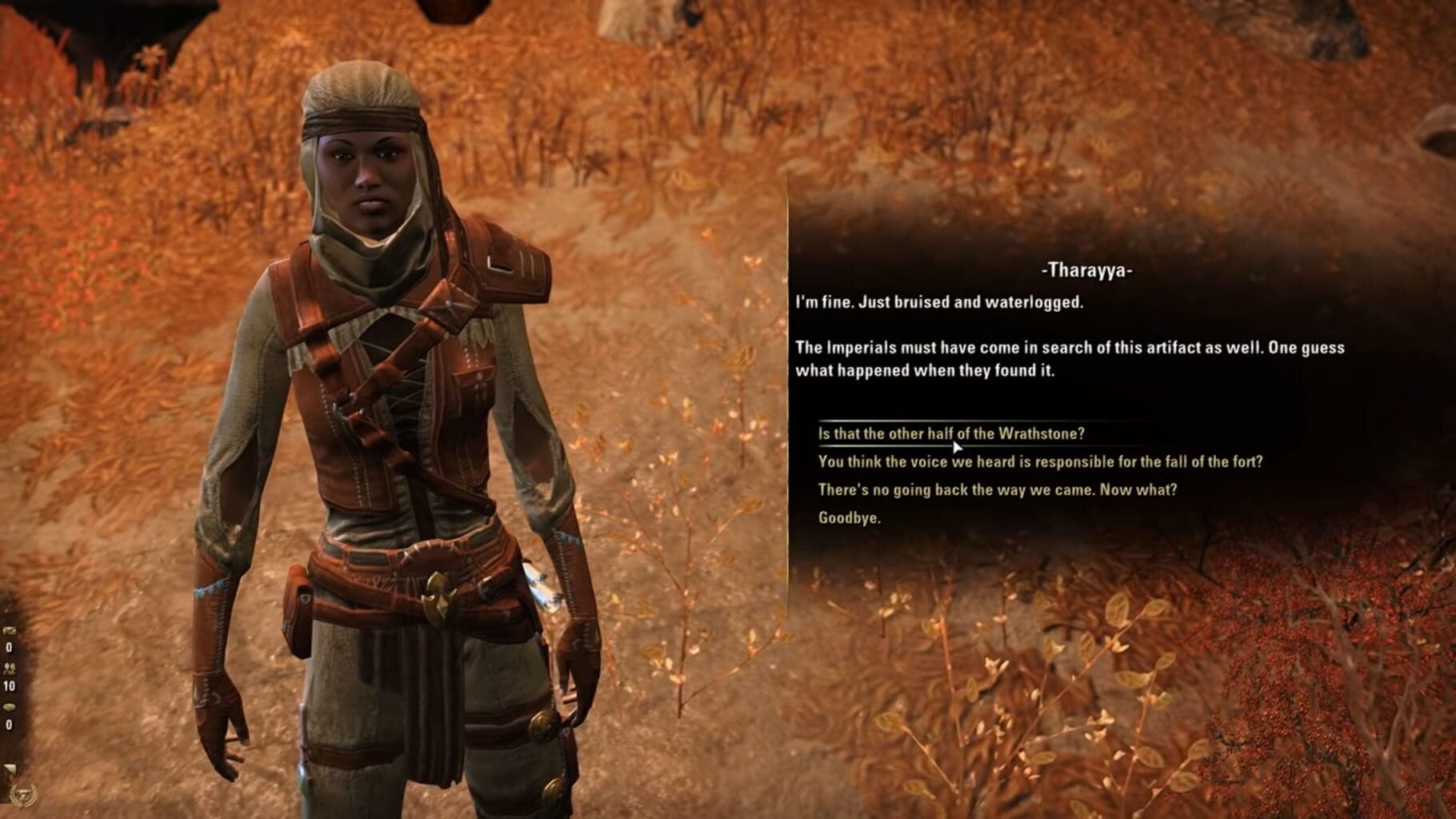
Task: Expand the collapsed triangle indicator above the emblem
Action: tap(9, 766)
